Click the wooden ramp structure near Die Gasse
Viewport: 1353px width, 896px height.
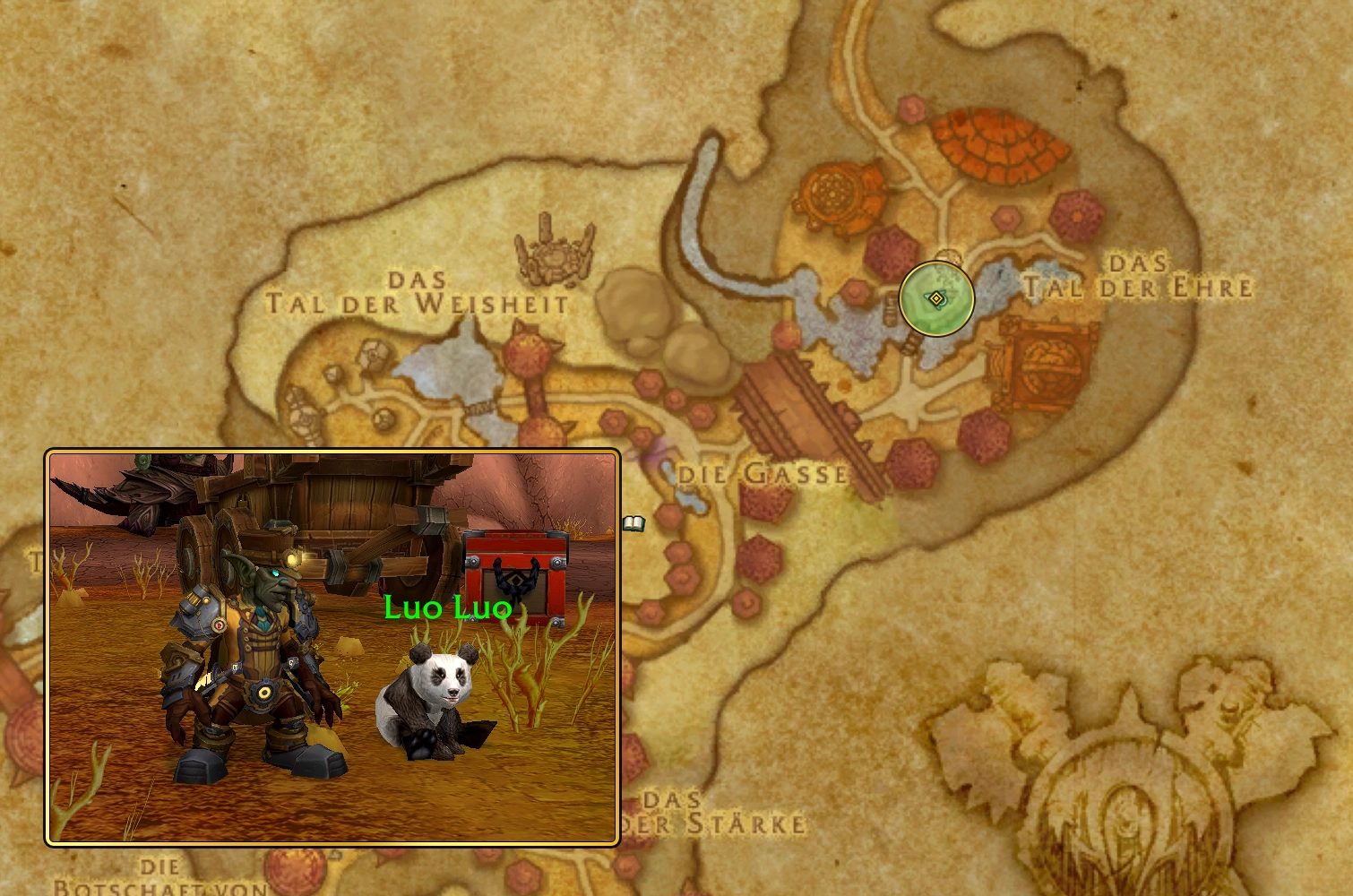point(793,403)
